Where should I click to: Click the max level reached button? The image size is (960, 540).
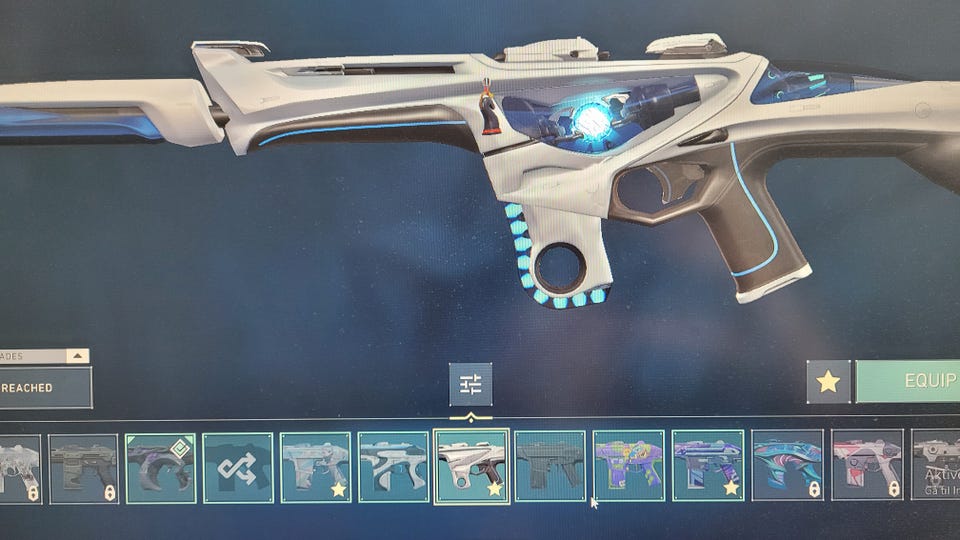[x=45, y=387]
